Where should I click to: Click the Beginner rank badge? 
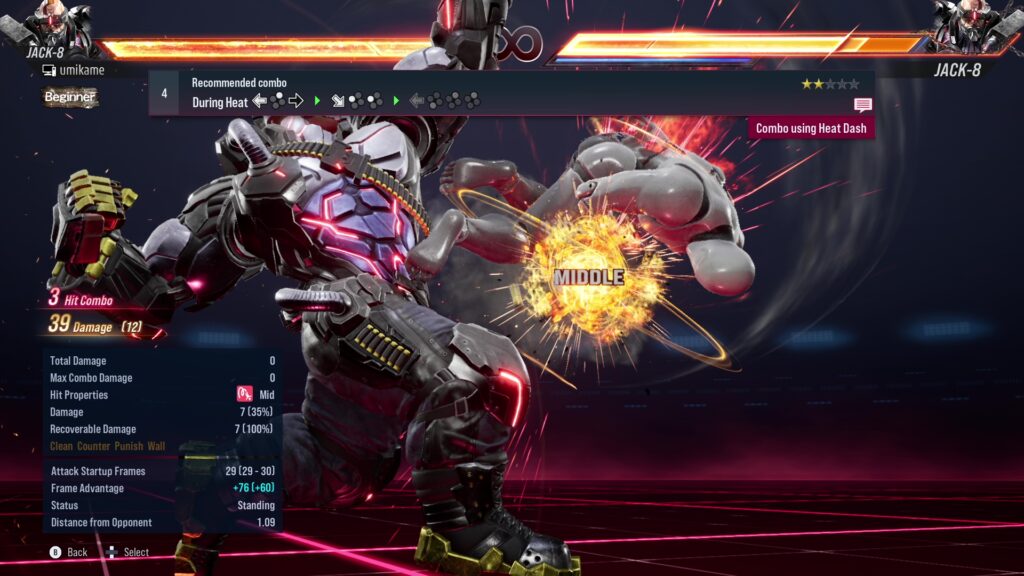click(x=70, y=97)
